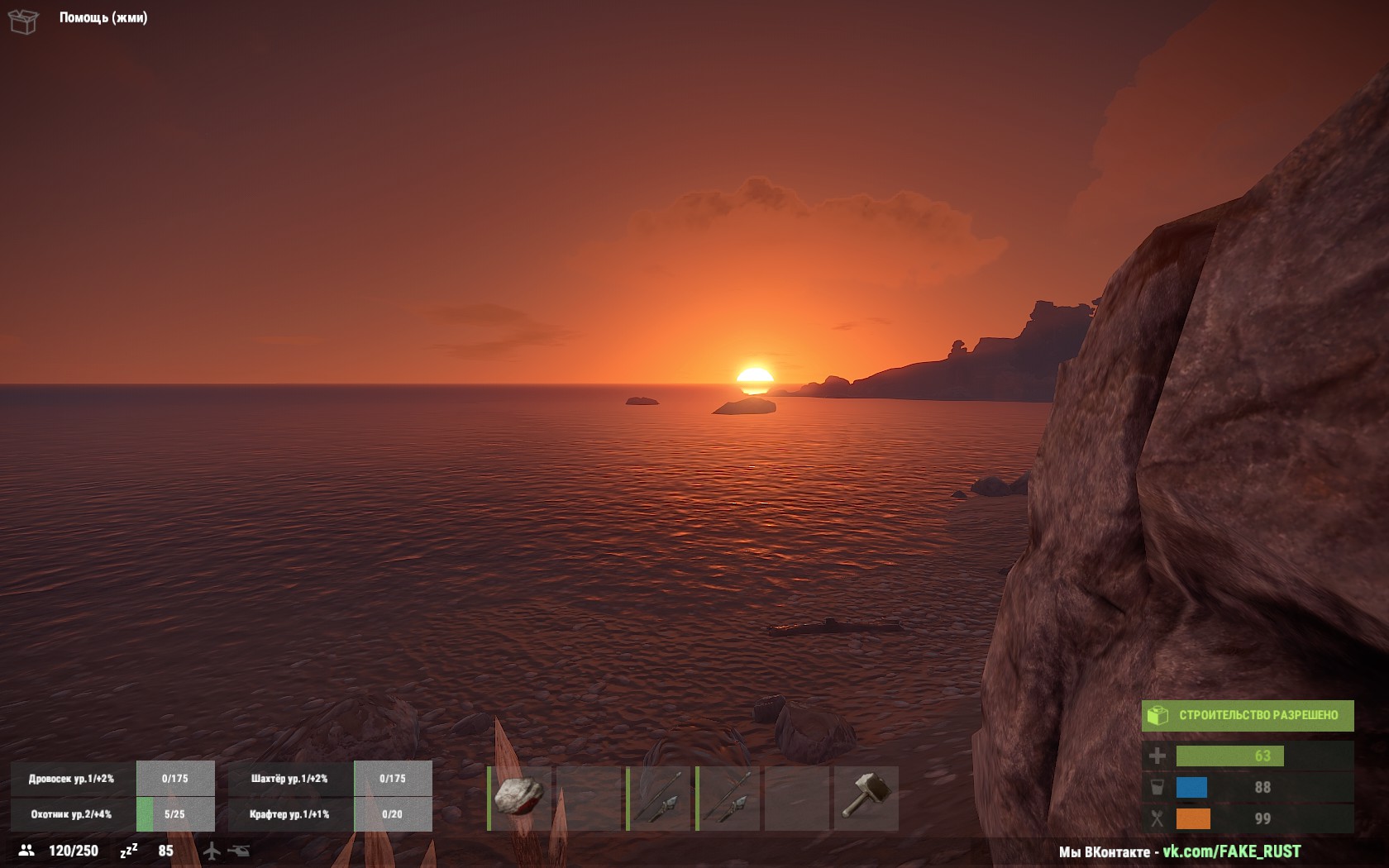This screenshot has width=1389, height=868.
Task: Select the hammer in the hotbar
Action: (868, 798)
